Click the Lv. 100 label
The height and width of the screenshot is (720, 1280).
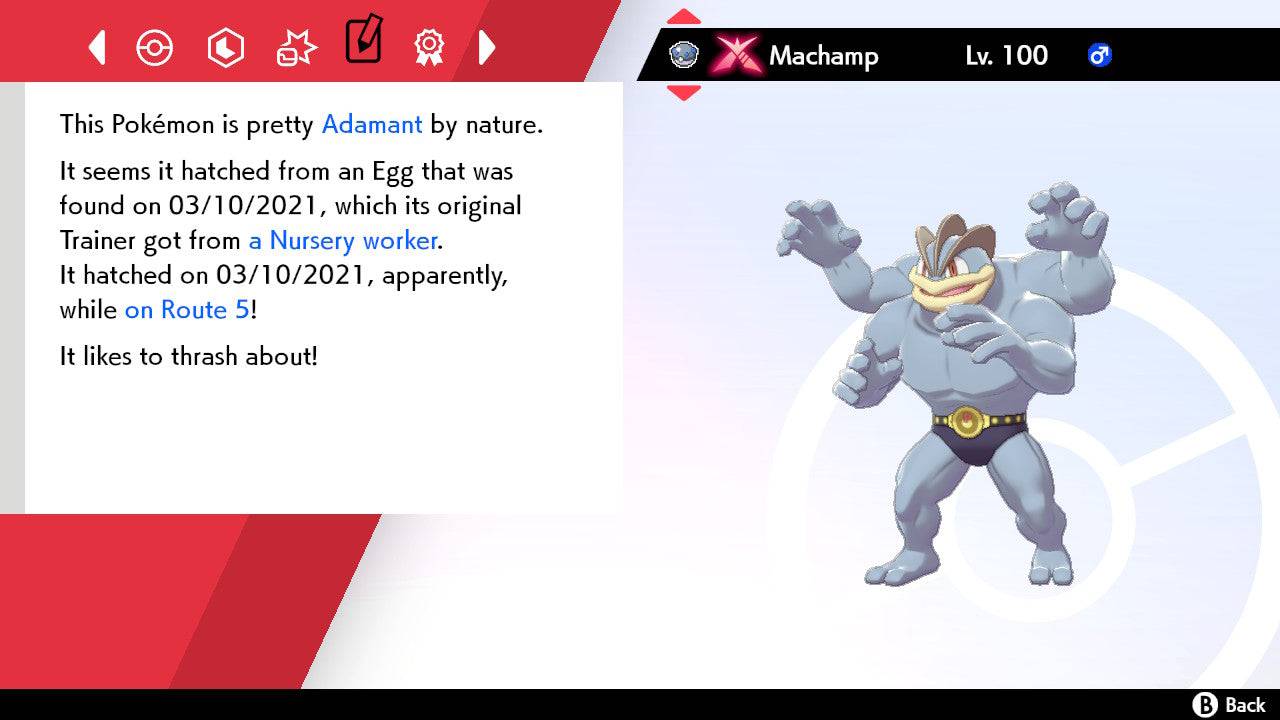pyautogui.click(x=1005, y=56)
